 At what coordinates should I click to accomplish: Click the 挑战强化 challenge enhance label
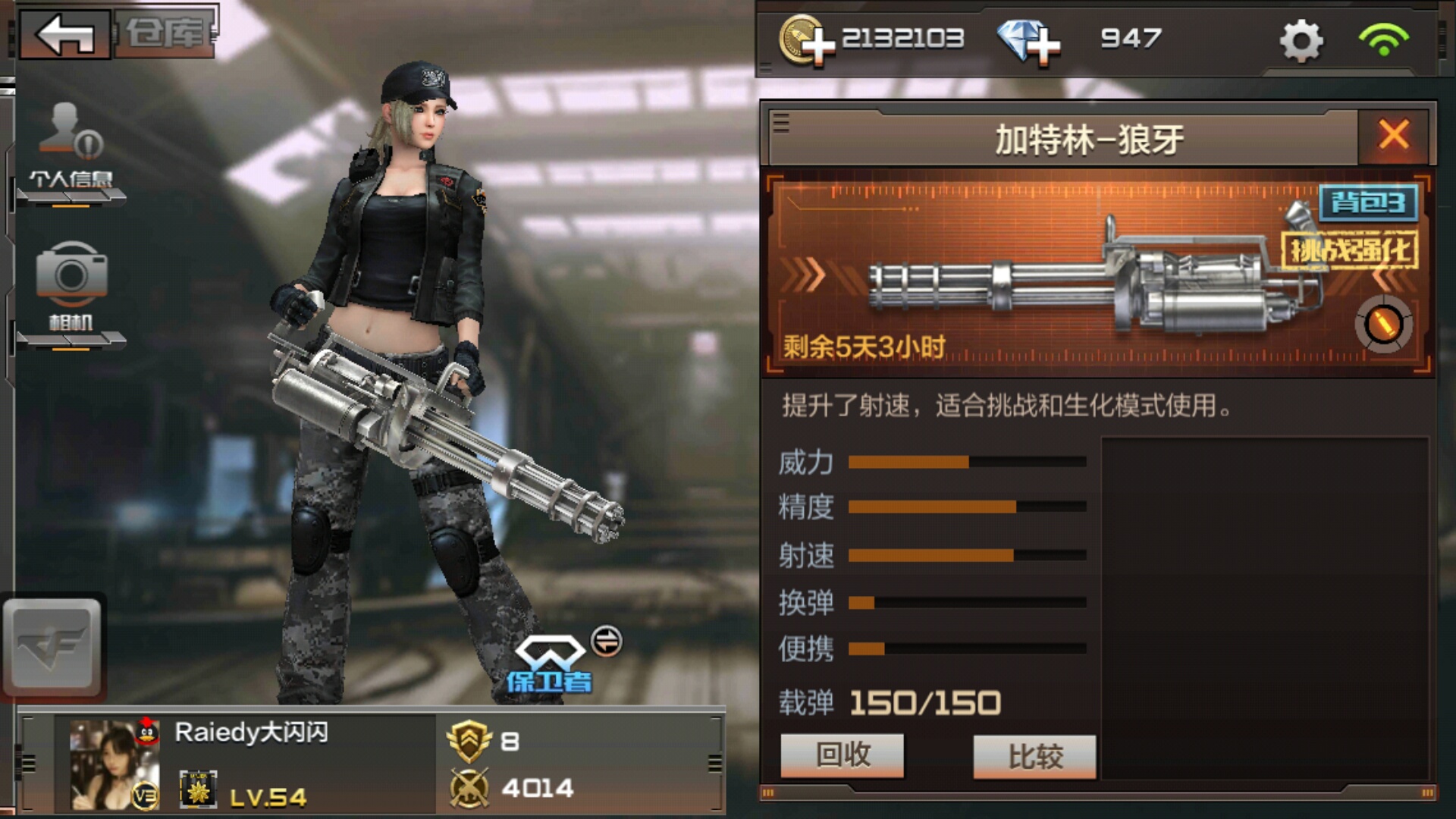tap(1350, 250)
